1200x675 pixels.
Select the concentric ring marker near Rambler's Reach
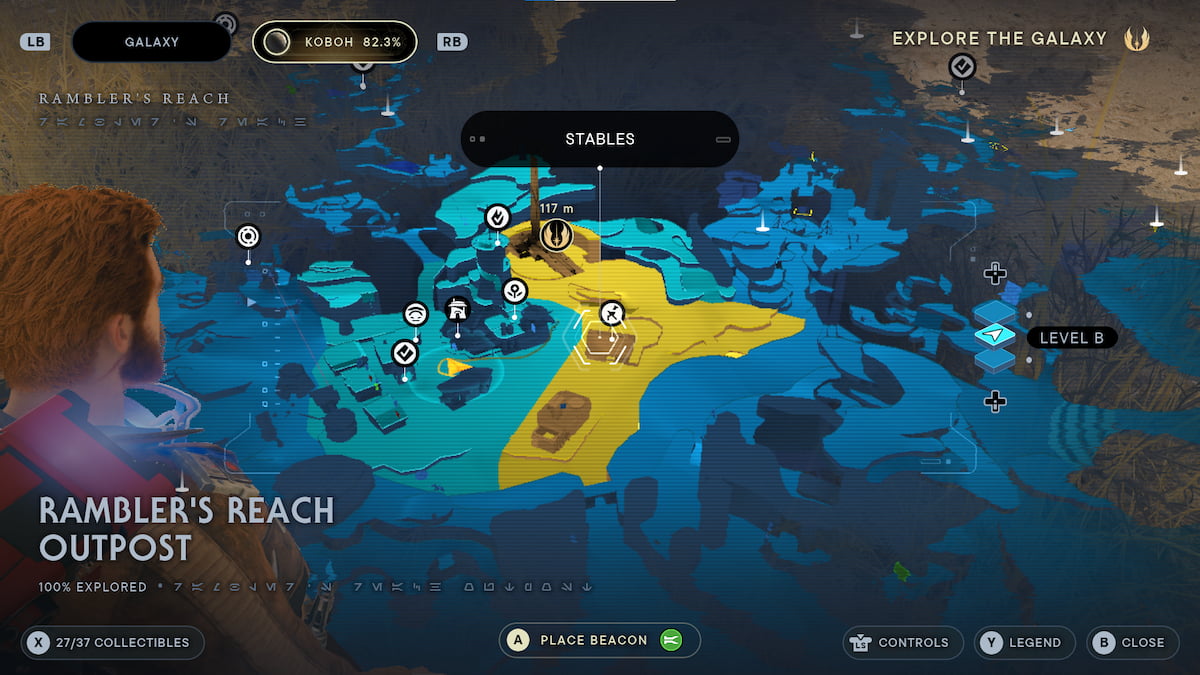(248, 237)
